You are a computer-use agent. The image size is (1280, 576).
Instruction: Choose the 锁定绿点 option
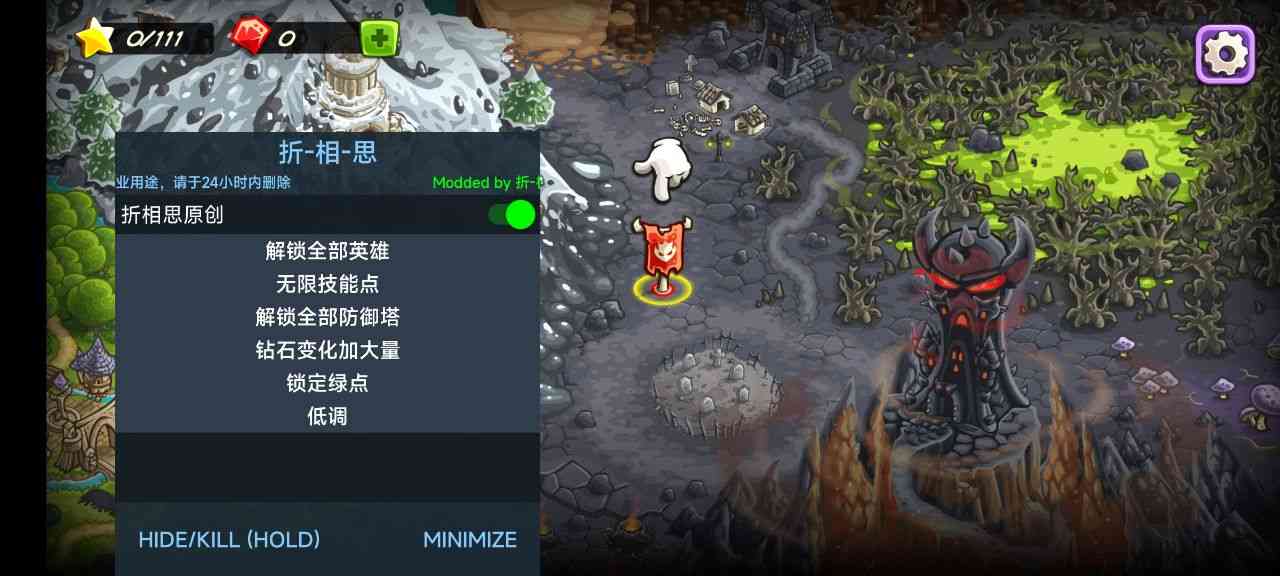point(327,383)
